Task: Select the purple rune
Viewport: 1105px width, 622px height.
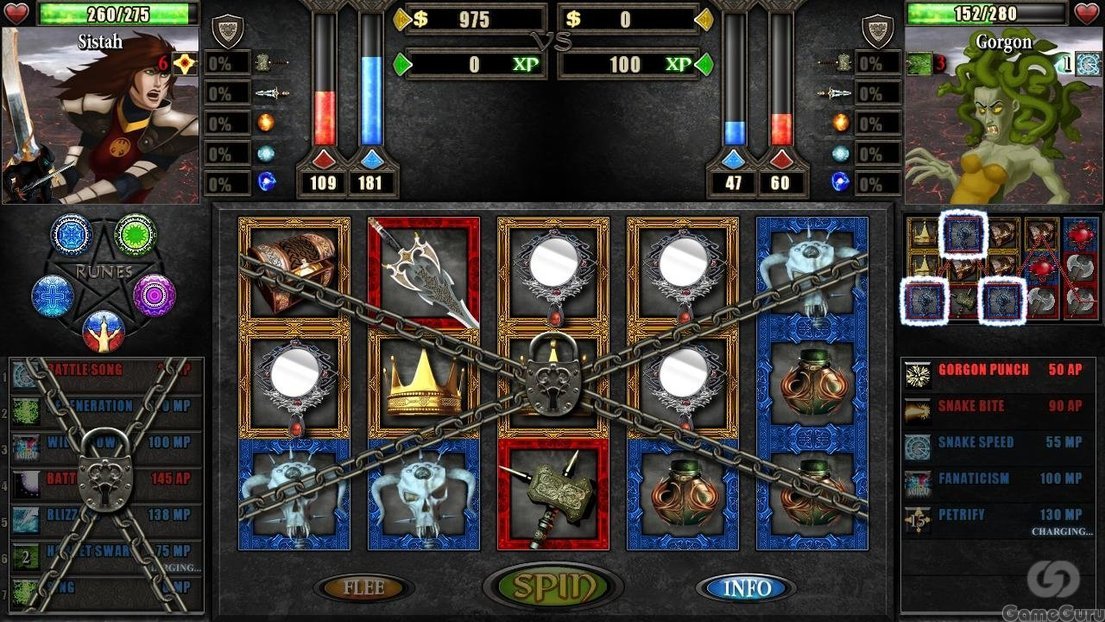Action: pos(154,295)
